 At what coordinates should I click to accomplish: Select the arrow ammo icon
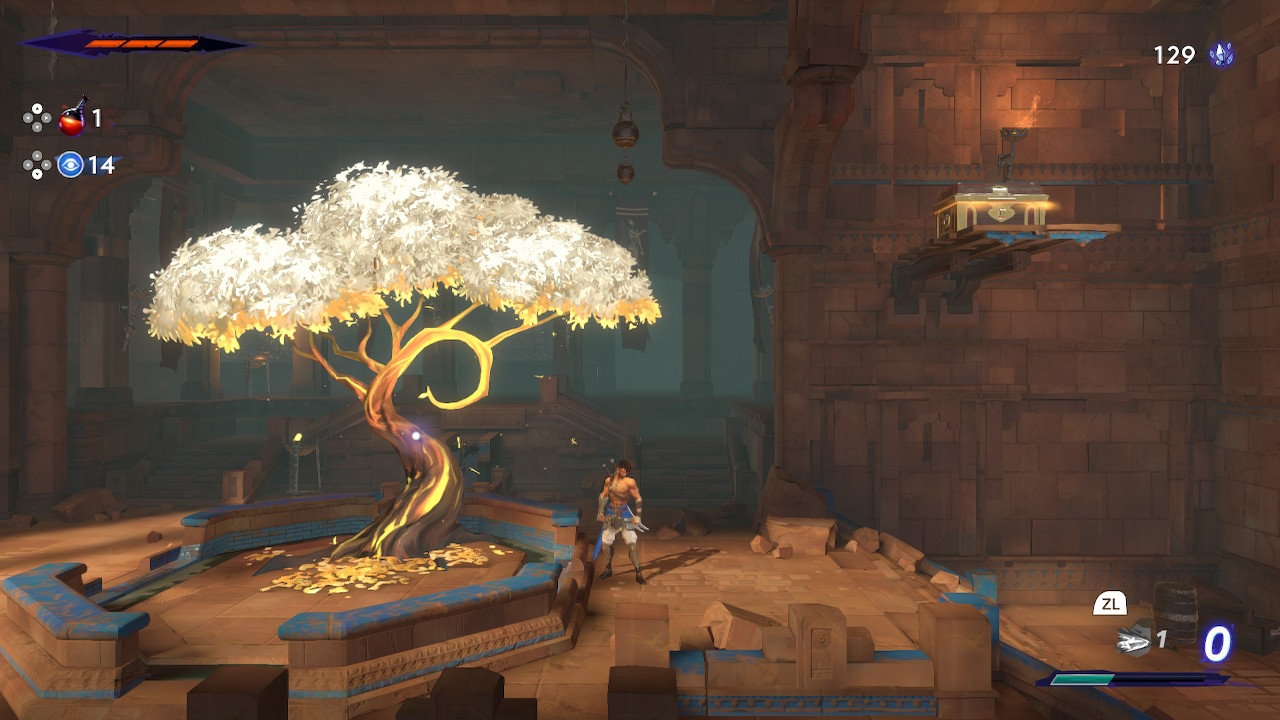(1133, 639)
